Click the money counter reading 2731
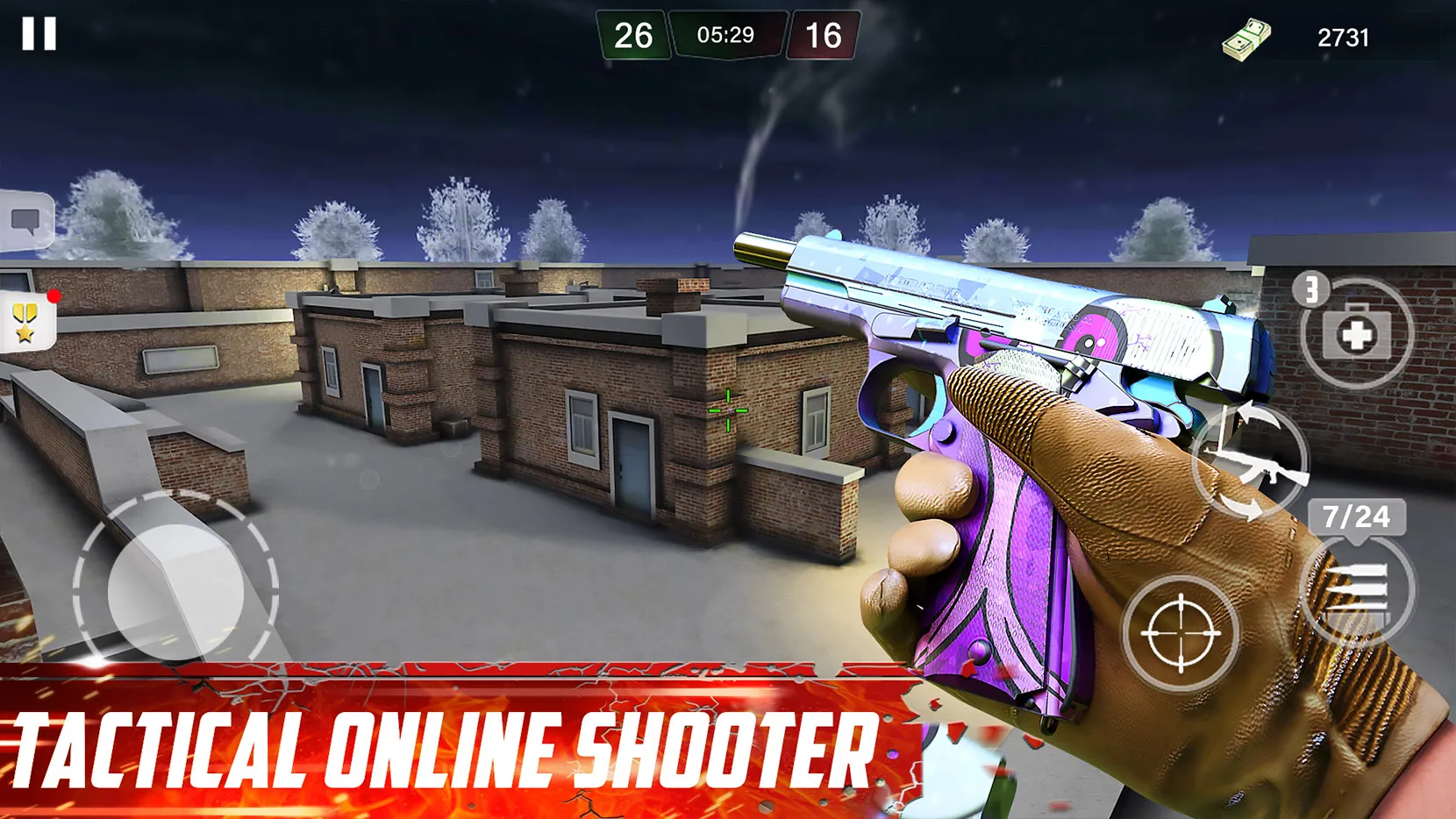The width and height of the screenshot is (1456, 819). [1342, 35]
